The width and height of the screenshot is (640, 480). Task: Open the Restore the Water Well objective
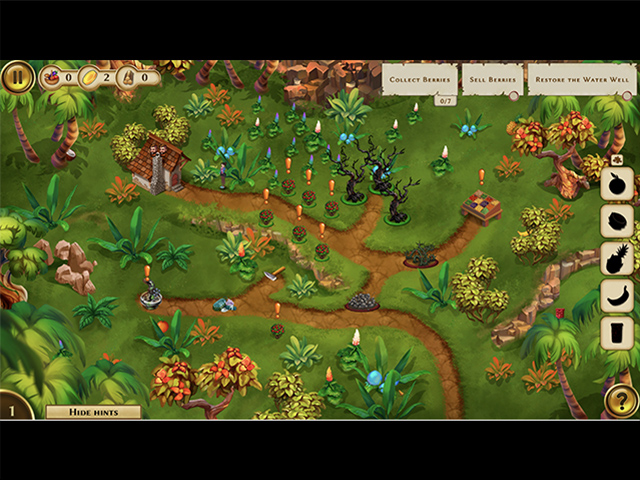pos(582,79)
